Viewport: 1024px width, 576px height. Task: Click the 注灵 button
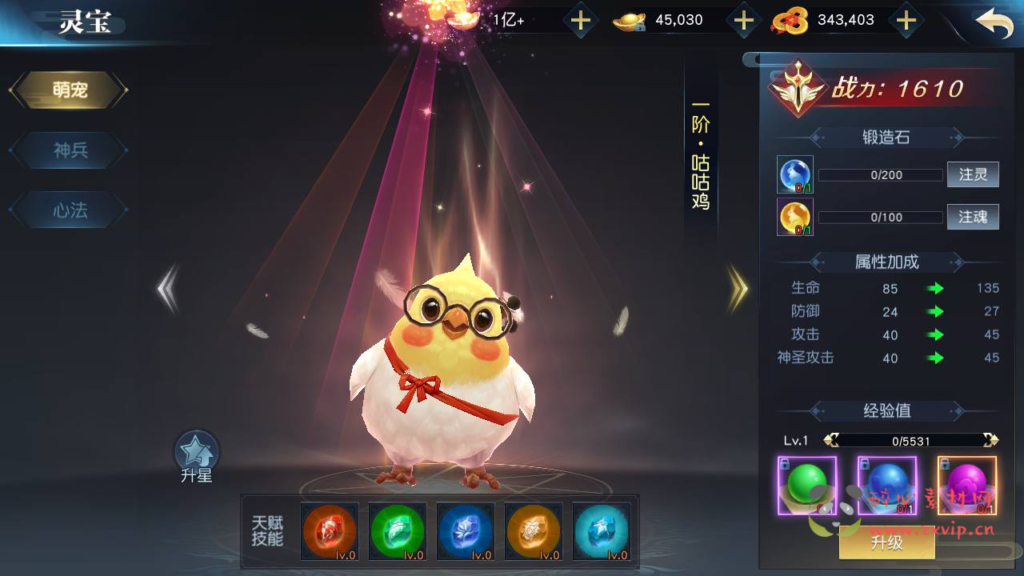coord(972,175)
